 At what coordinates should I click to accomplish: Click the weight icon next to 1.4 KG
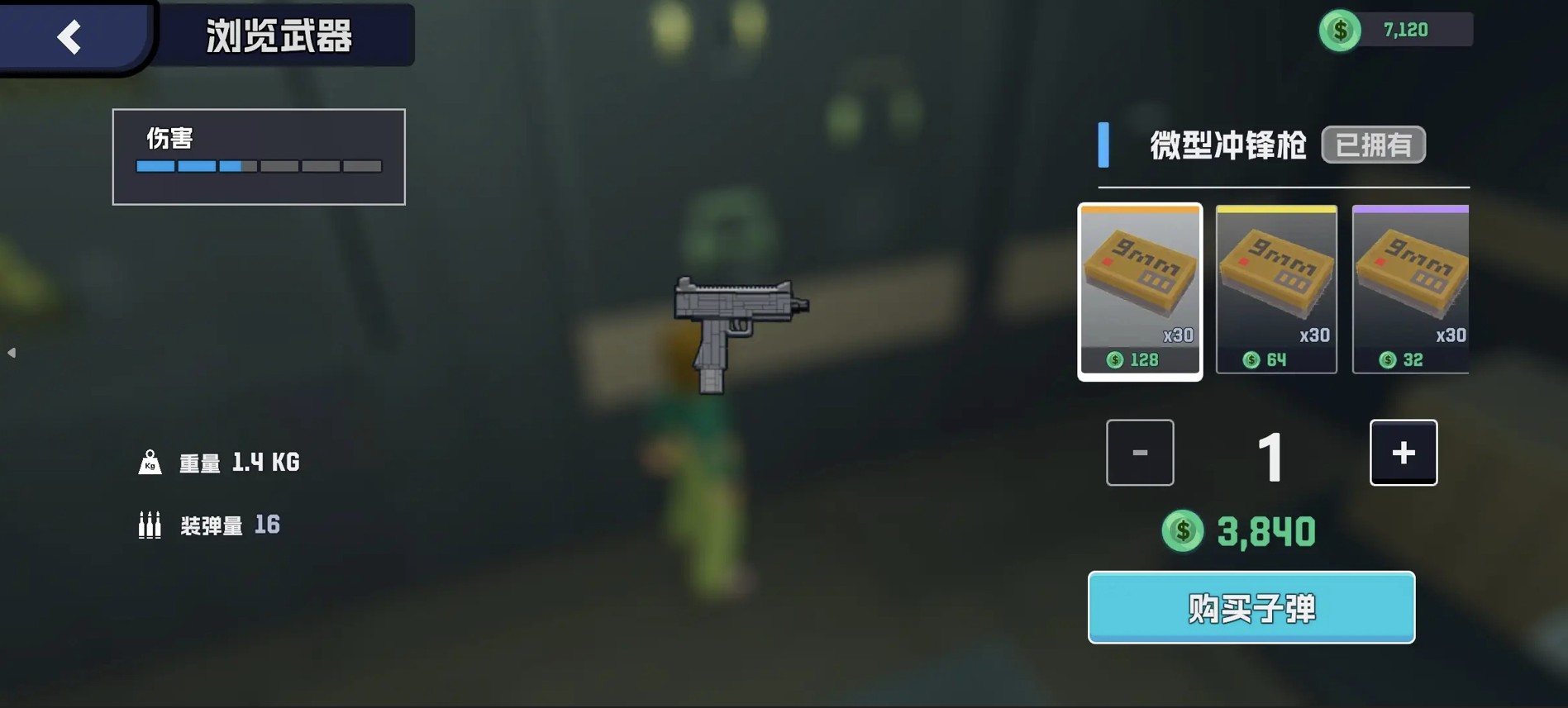click(x=150, y=462)
